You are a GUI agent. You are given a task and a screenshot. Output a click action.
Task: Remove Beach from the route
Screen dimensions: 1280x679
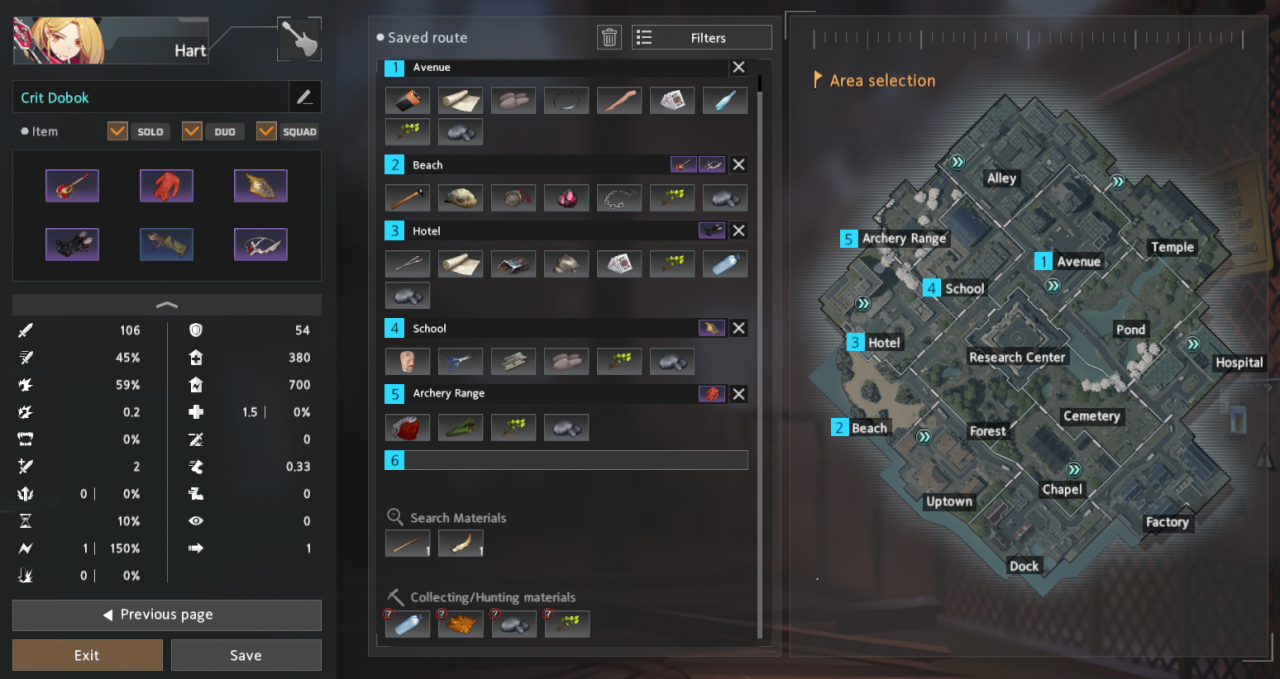(x=738, y=165)
